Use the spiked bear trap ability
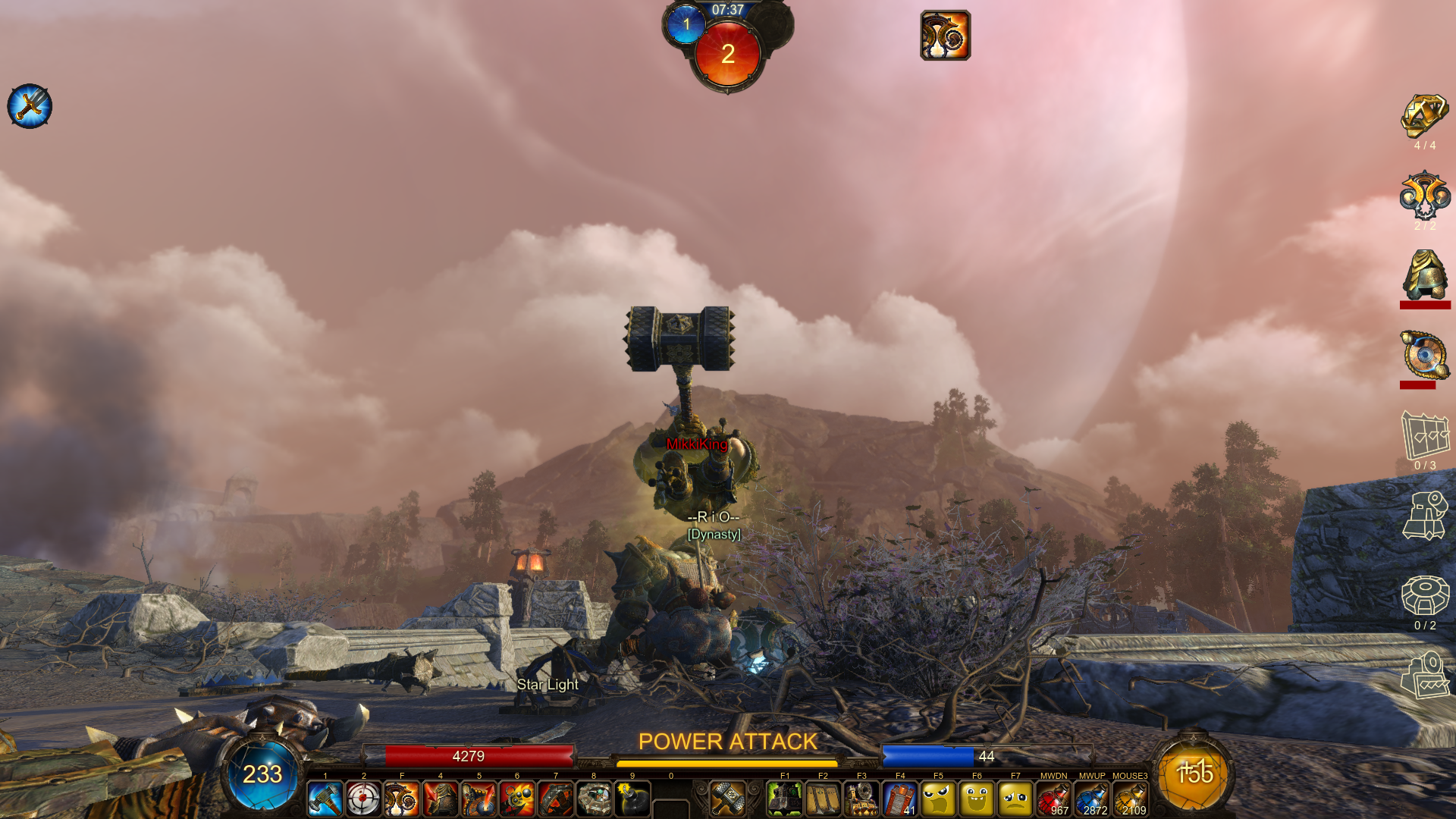The height and width of the screenshot is (819, 1456). coord(556,799)
